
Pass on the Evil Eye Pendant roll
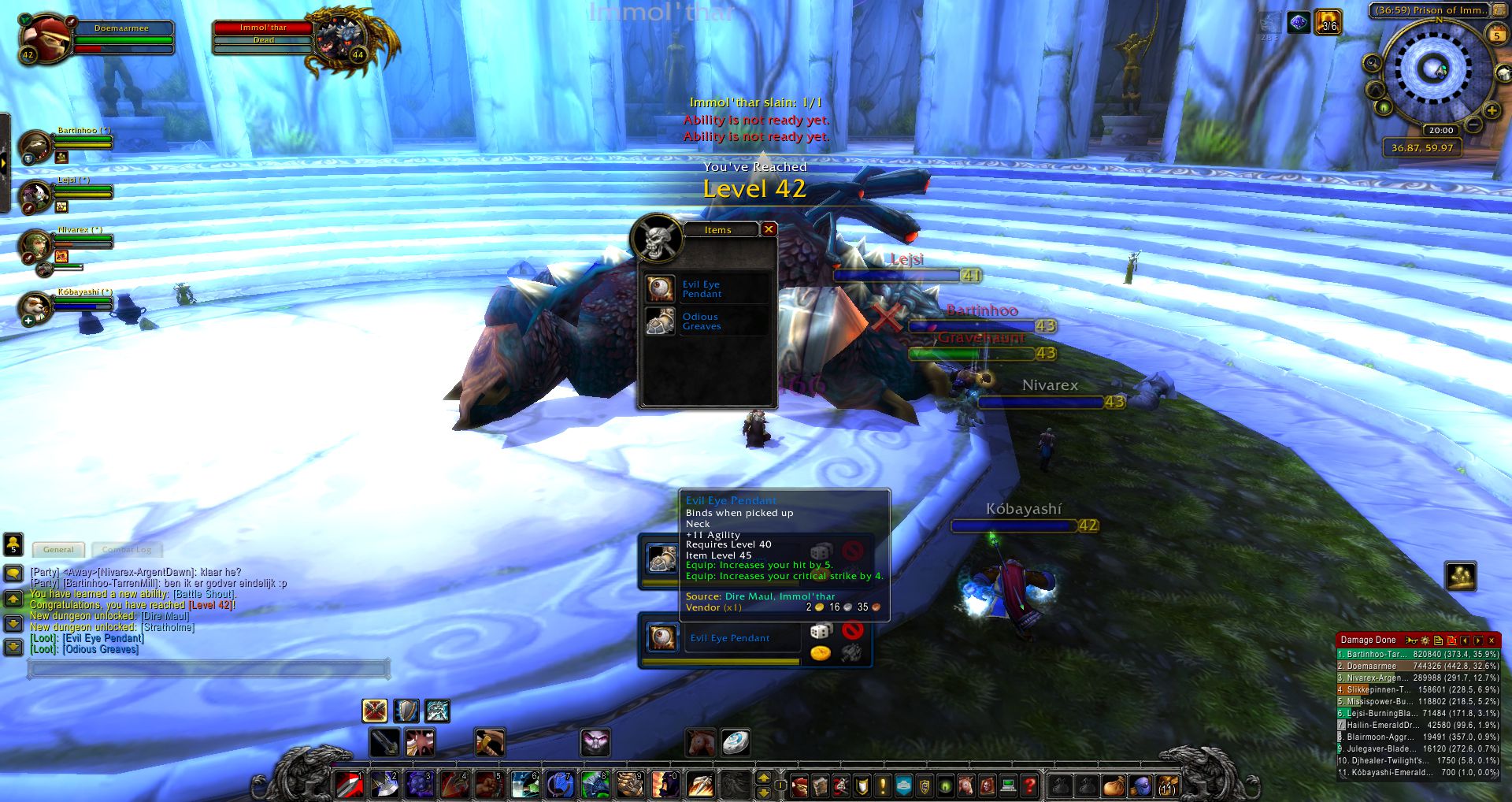pyautogui.click(x=852, y=630)
